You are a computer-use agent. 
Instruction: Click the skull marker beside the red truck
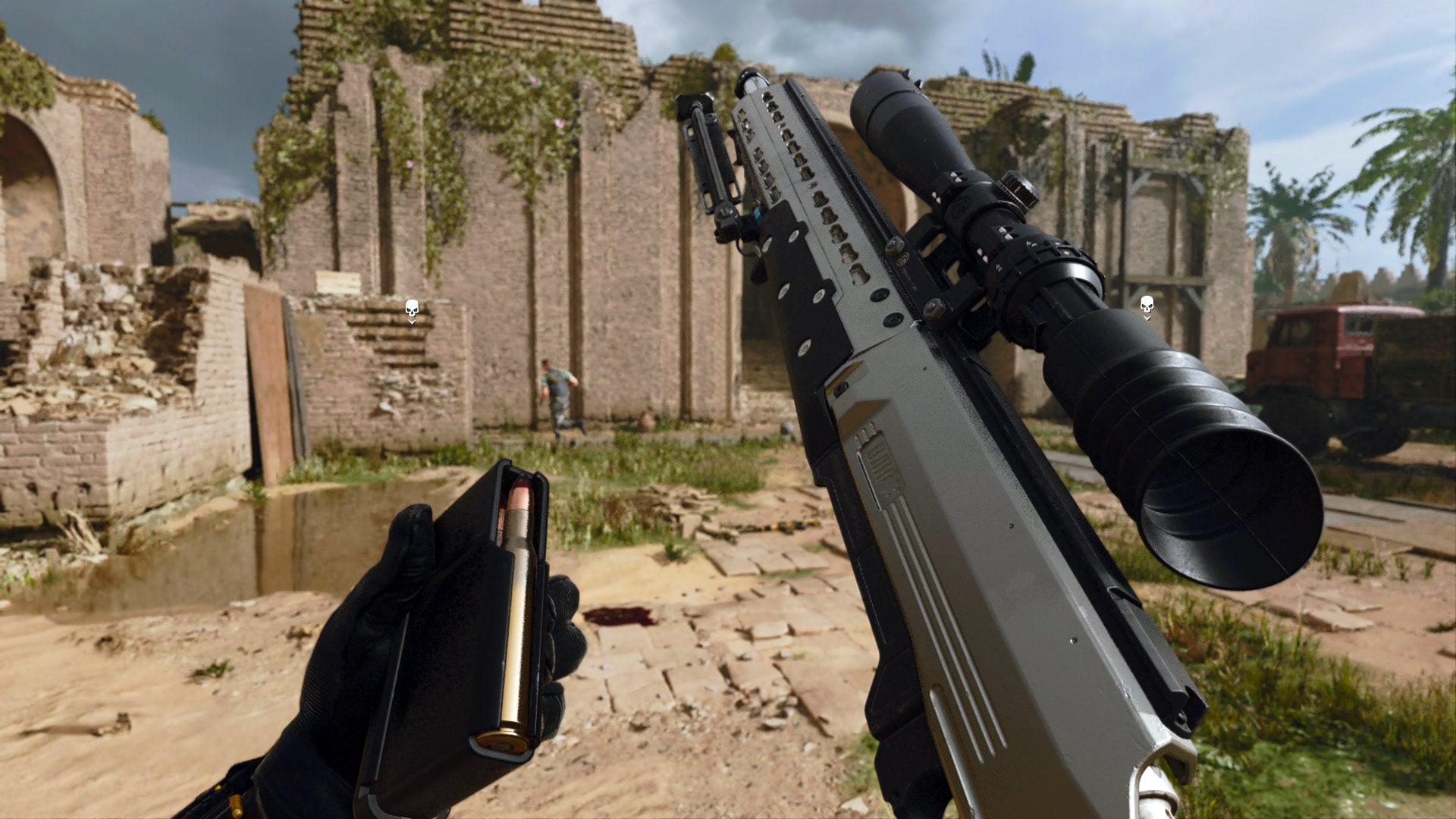coord(1147,306)
